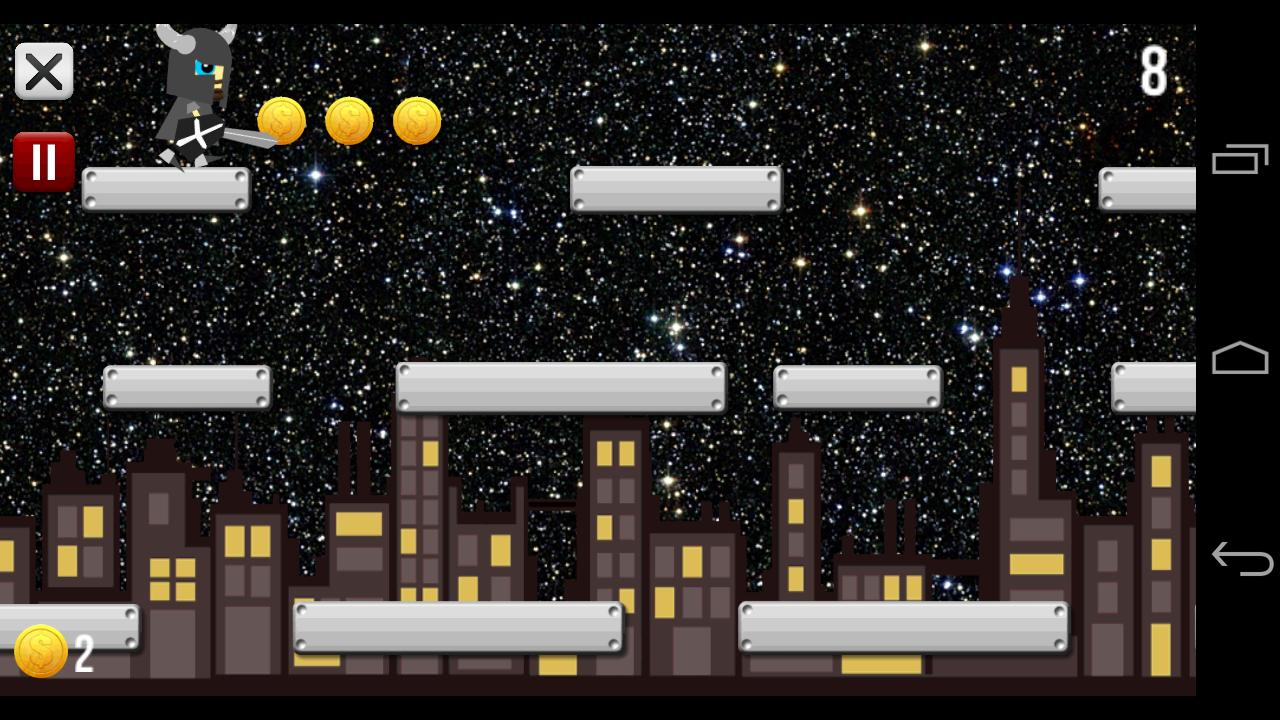Viewport: 1280px width, 720px height.
Task: Tap the platform under the knight
Action: tap(166, 190)
